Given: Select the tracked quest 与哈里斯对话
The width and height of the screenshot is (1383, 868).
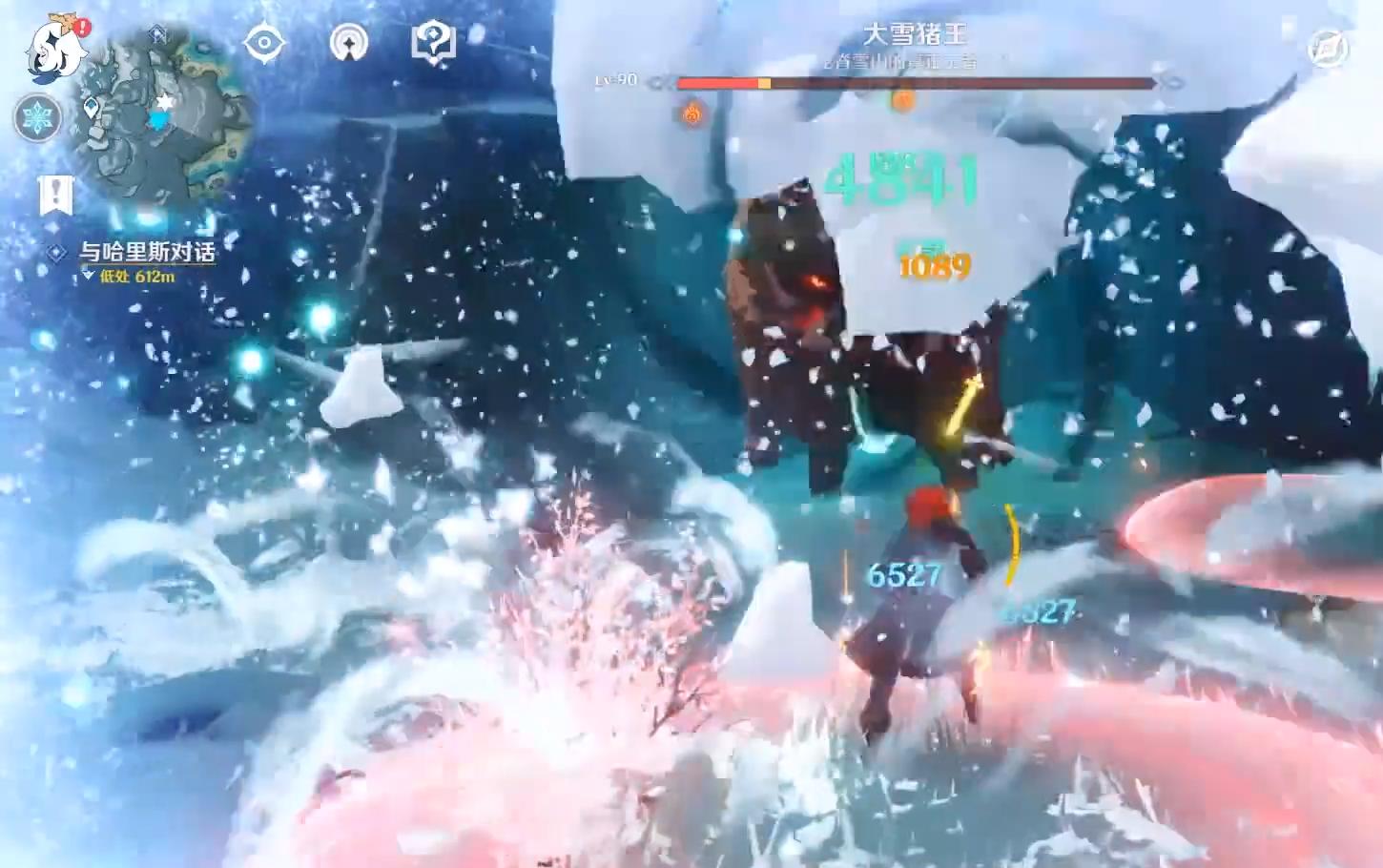Looking at the screenshot, I should [x=146, y=252].
